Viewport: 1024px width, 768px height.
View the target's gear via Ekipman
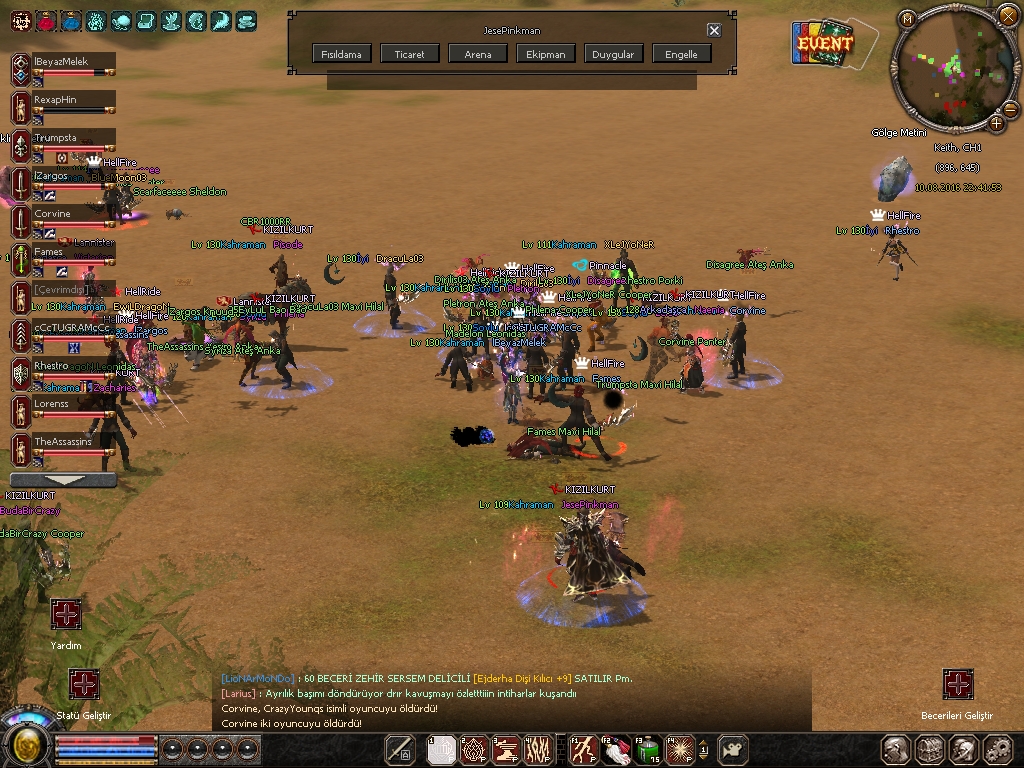(x=546, y=54)
